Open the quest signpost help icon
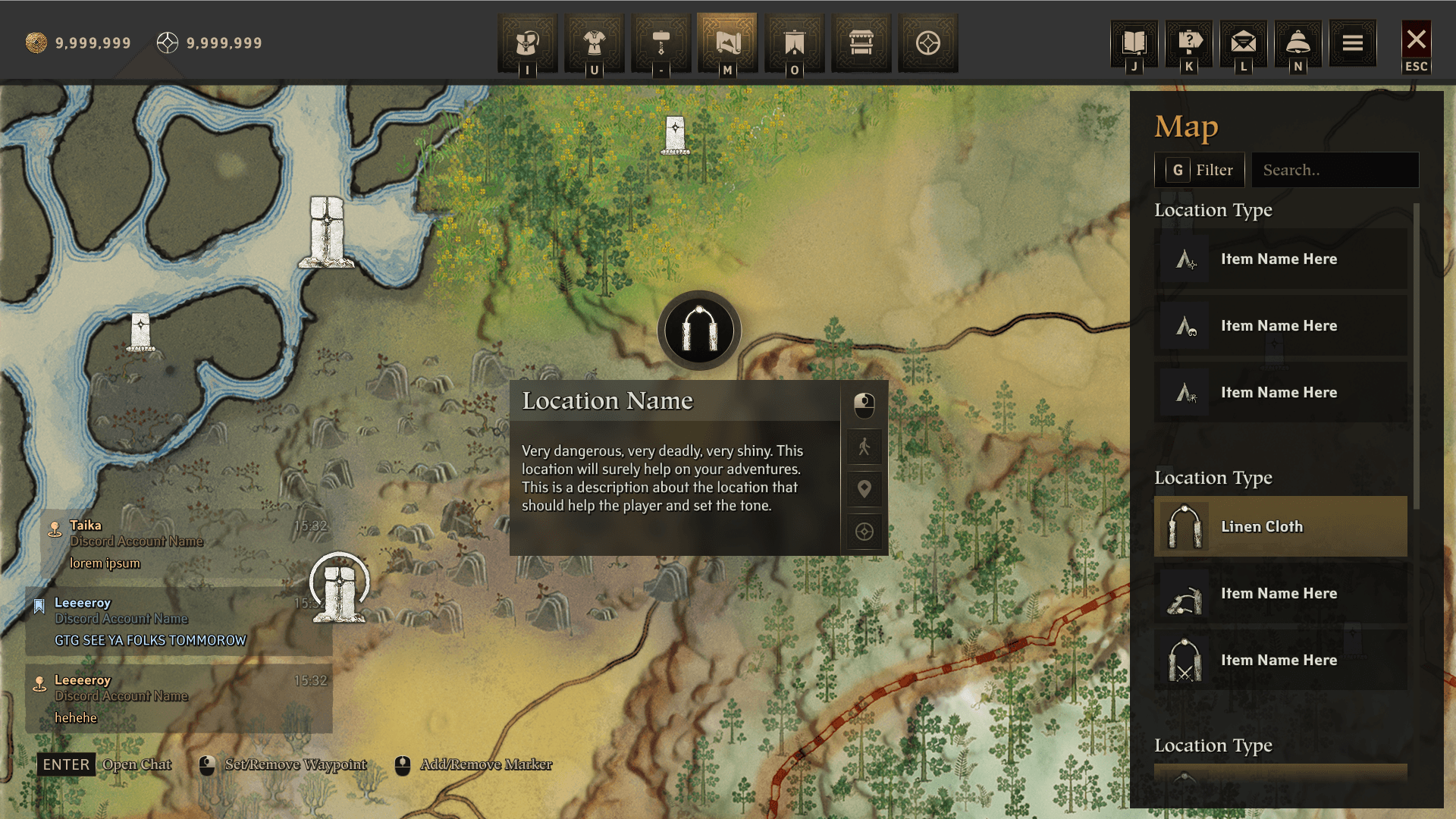The image size is (1456, 819). (x=1189, y=43)
